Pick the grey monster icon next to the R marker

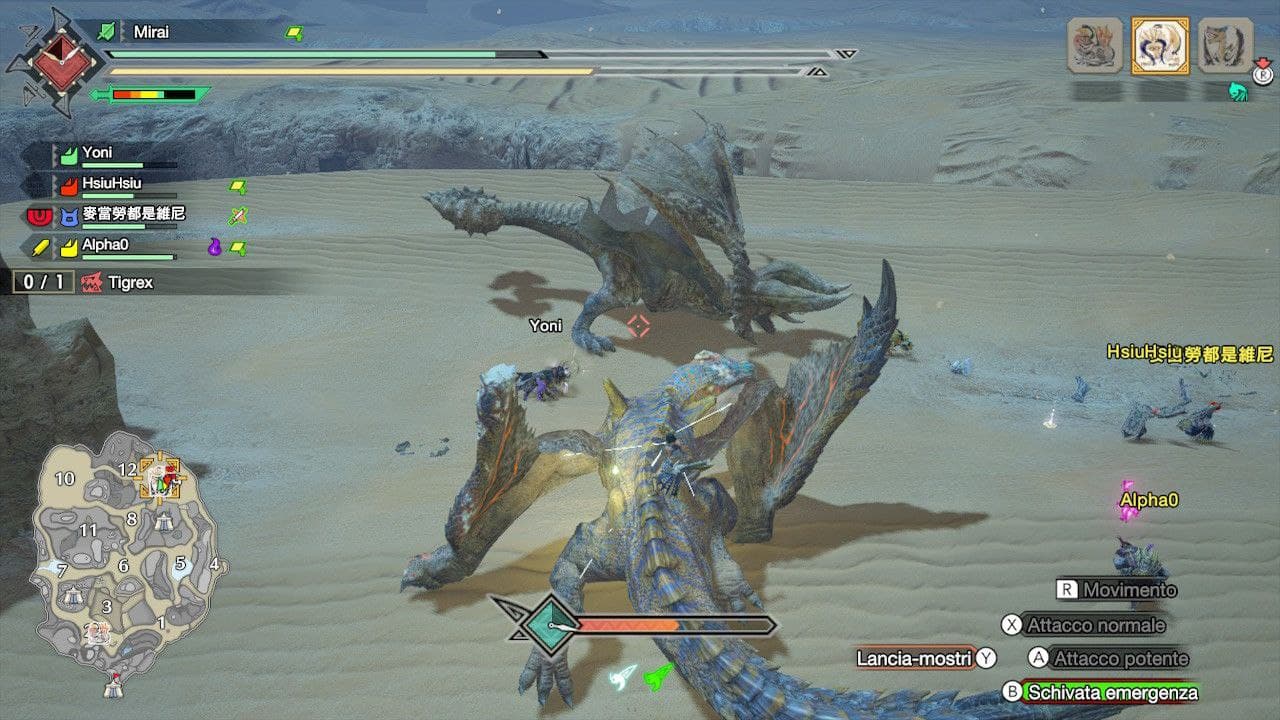1225,45
